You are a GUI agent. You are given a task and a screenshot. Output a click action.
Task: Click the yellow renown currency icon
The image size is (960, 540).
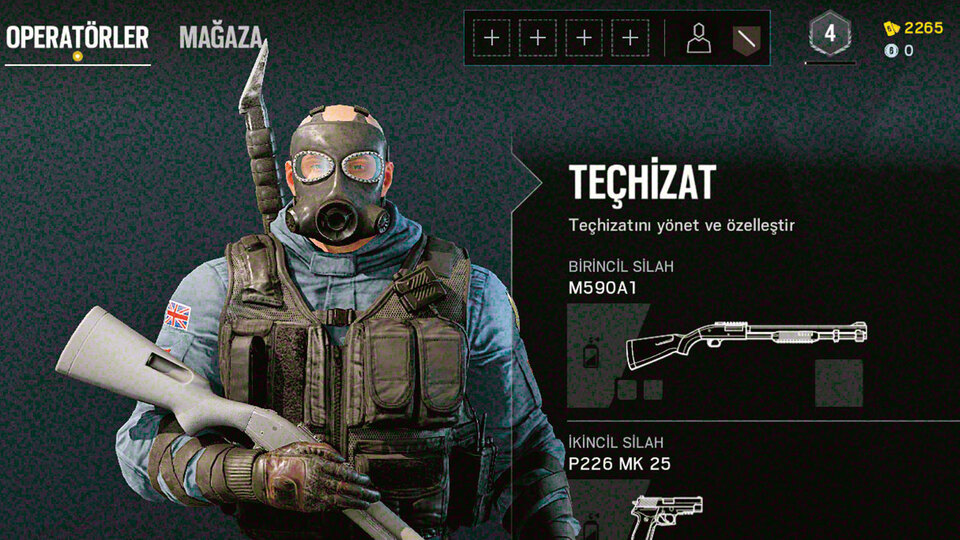coord(891,28)
